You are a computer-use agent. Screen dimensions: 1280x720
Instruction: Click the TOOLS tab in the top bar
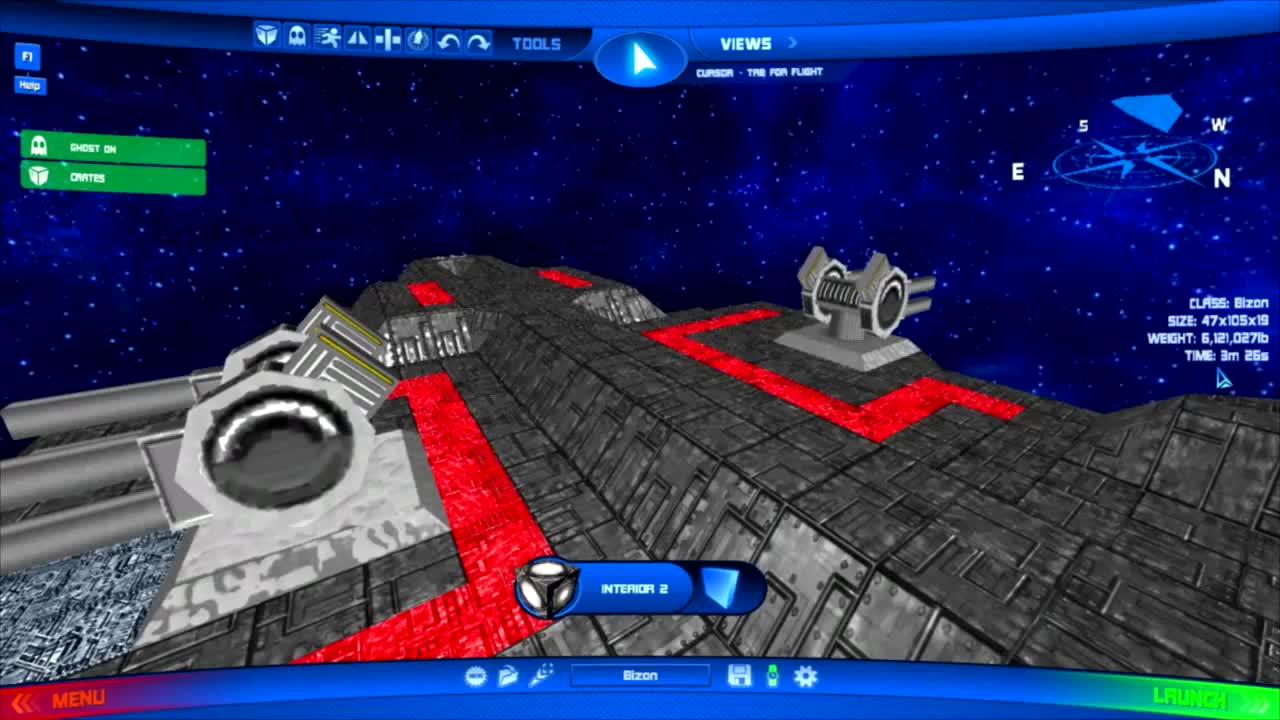click(537, 44)
